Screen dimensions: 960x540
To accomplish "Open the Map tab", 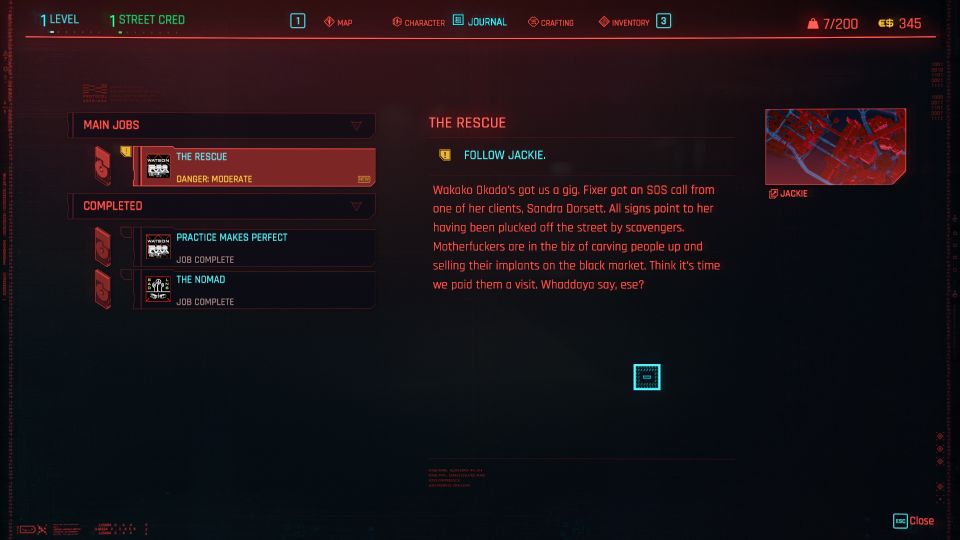I will 338,22.
